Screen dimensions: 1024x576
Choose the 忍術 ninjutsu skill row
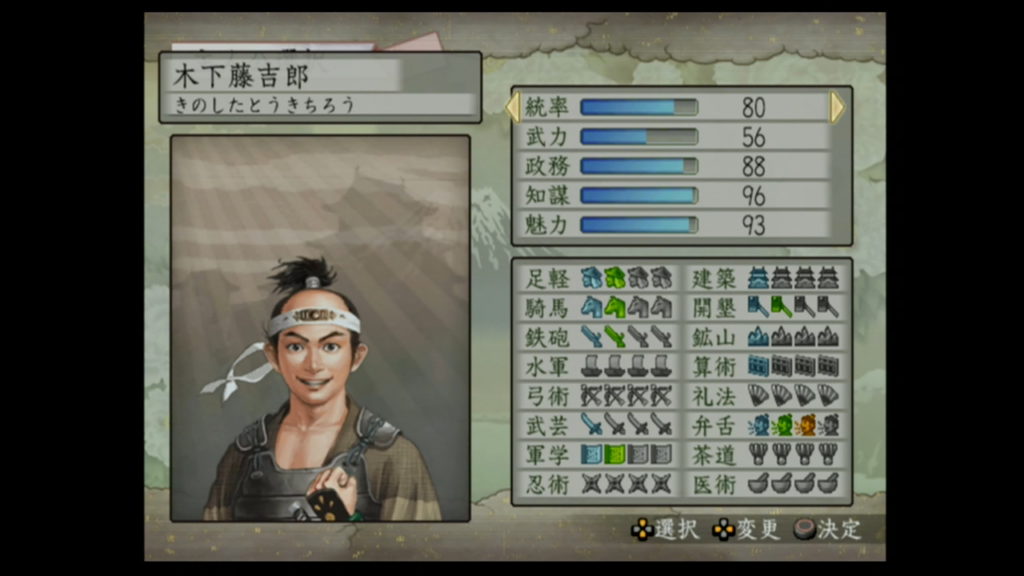pyautogui.click(x=597, y=484)
